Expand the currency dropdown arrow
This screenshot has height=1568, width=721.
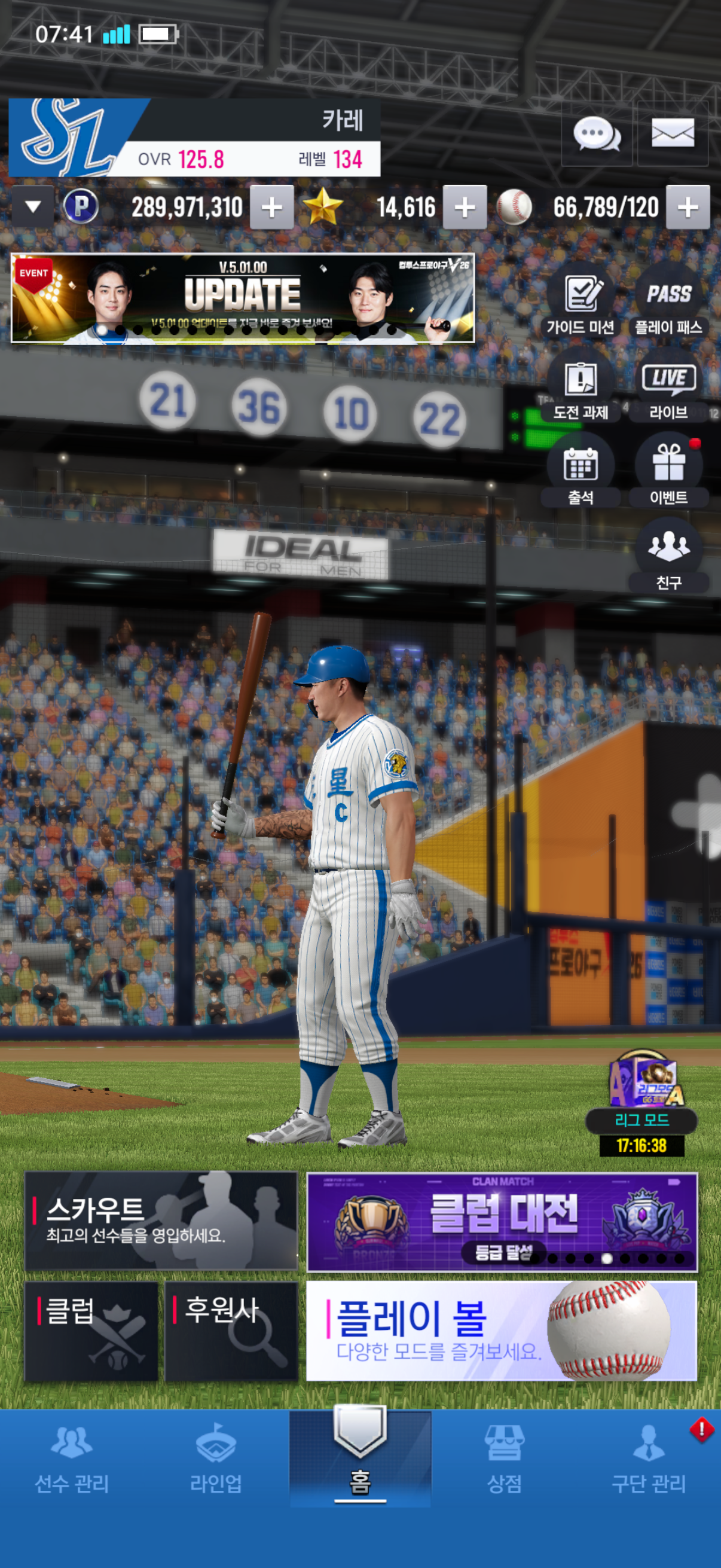[33, 207]
